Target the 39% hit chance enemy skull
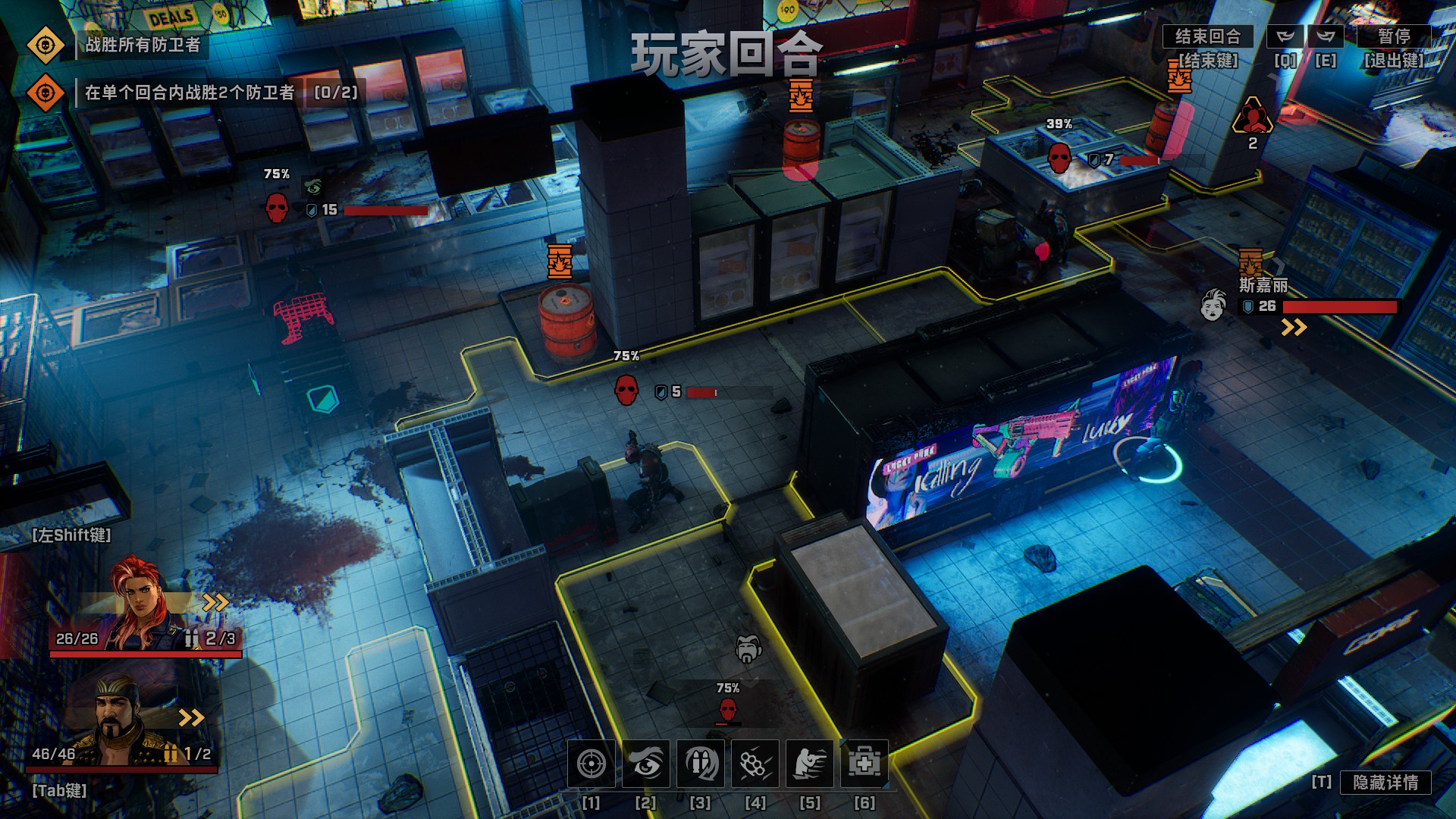Screen dimensions: 1456x819 [x=1059, y=158]
